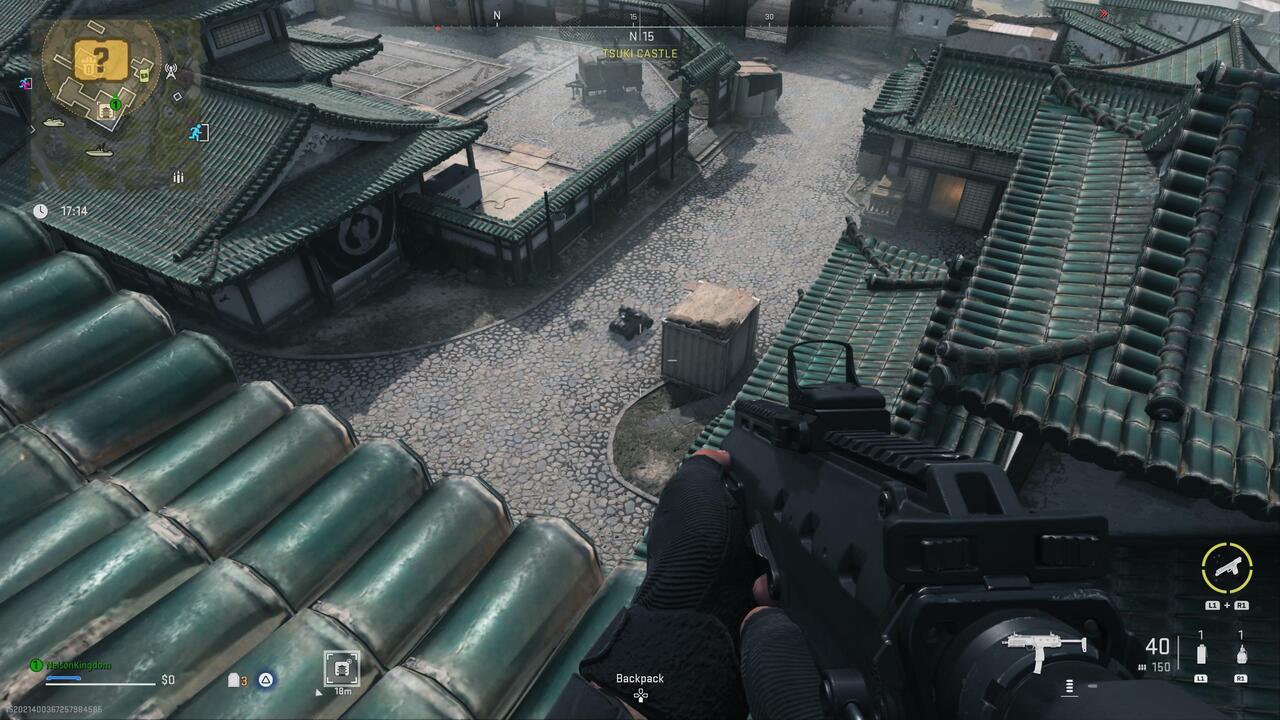The width and height of the screenshot is (1280, 720).
Task: Open the Backpack via its label
Action: click(x=638, y=678)
